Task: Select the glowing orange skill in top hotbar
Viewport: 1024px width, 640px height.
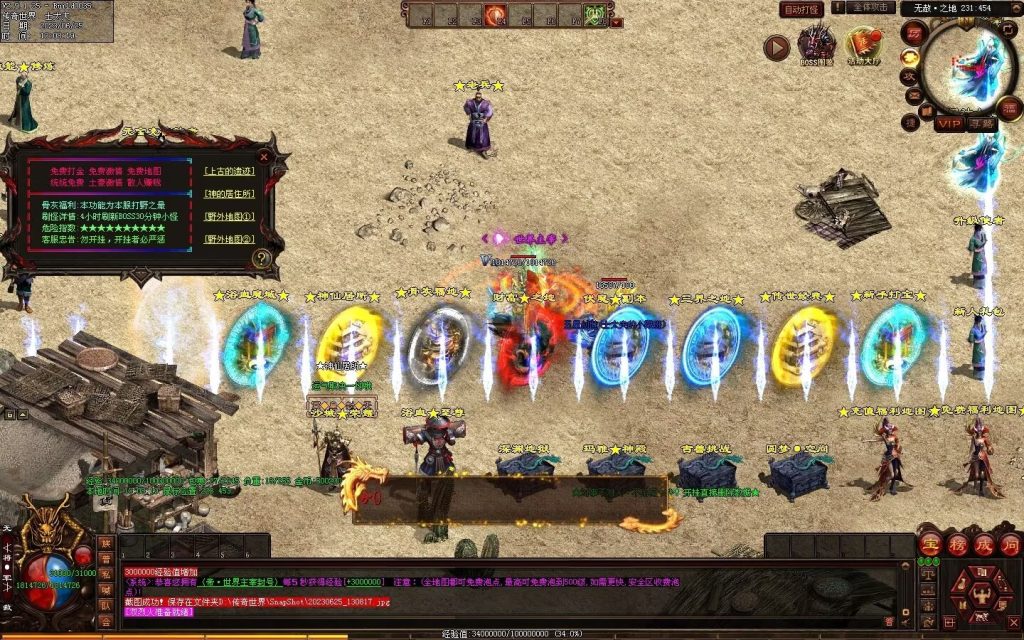Action: click(494, 15)
